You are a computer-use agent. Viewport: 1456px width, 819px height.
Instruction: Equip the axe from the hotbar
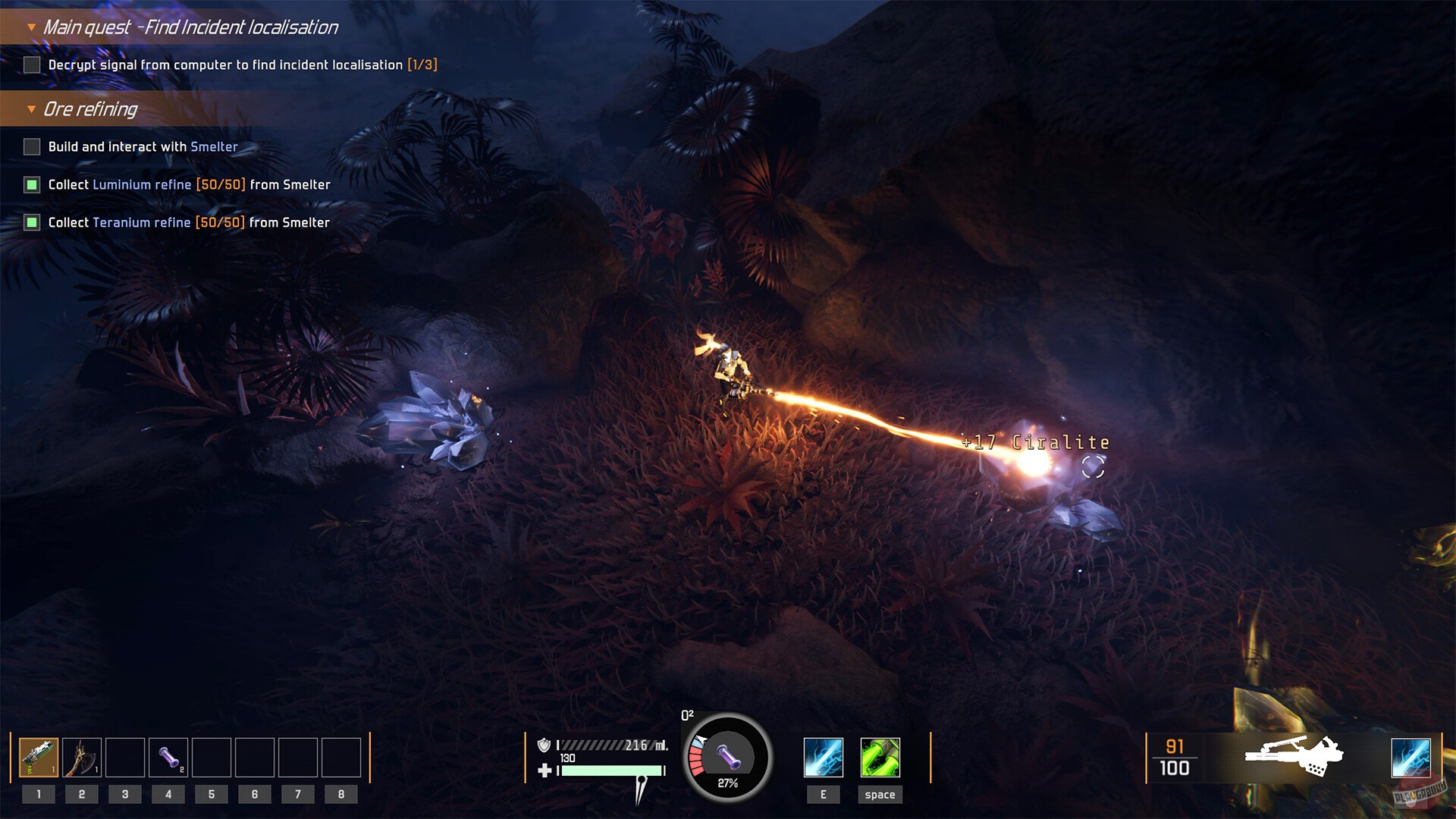click(82, 758)
